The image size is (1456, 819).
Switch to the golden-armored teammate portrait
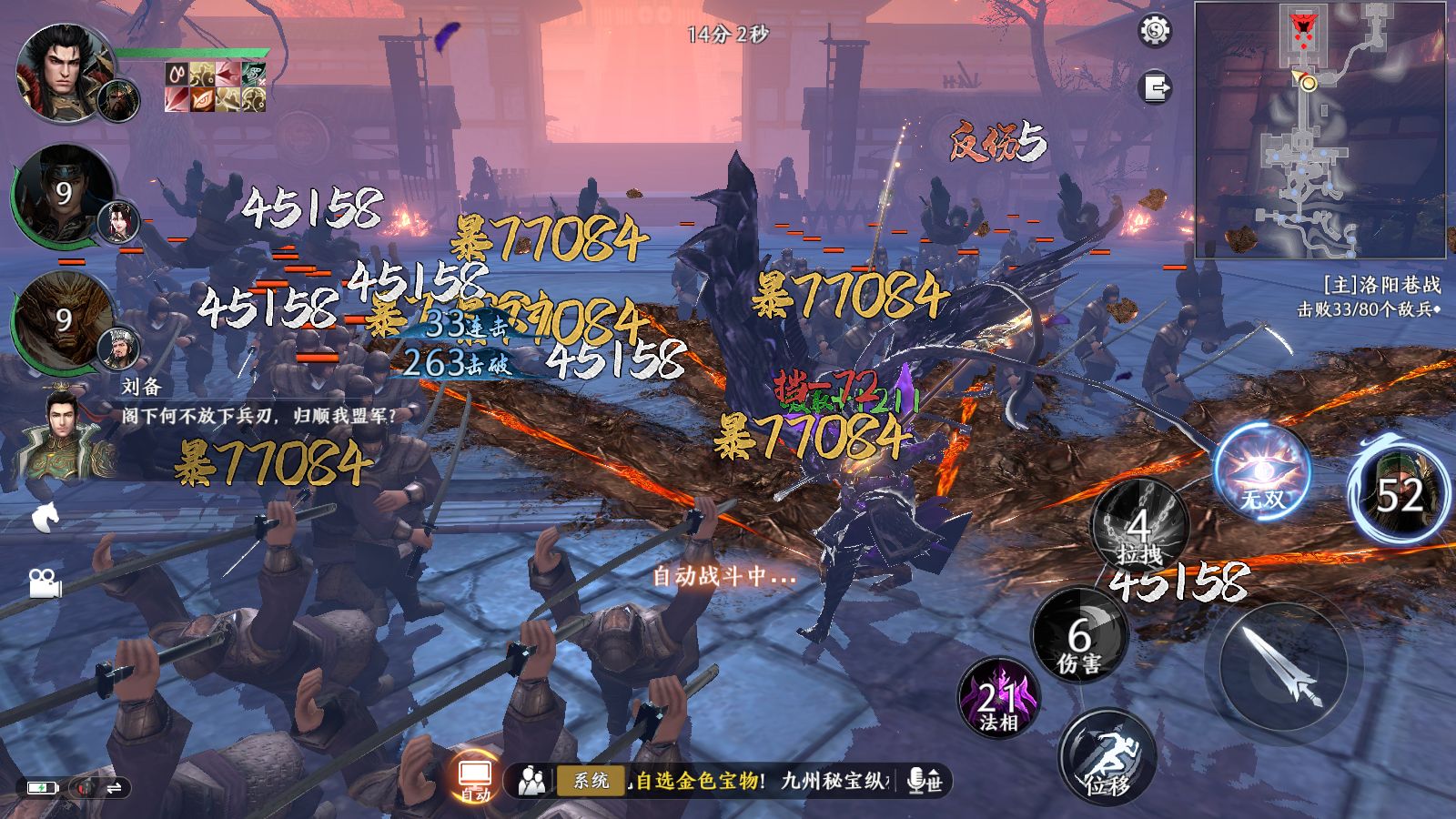coord(62,320)
